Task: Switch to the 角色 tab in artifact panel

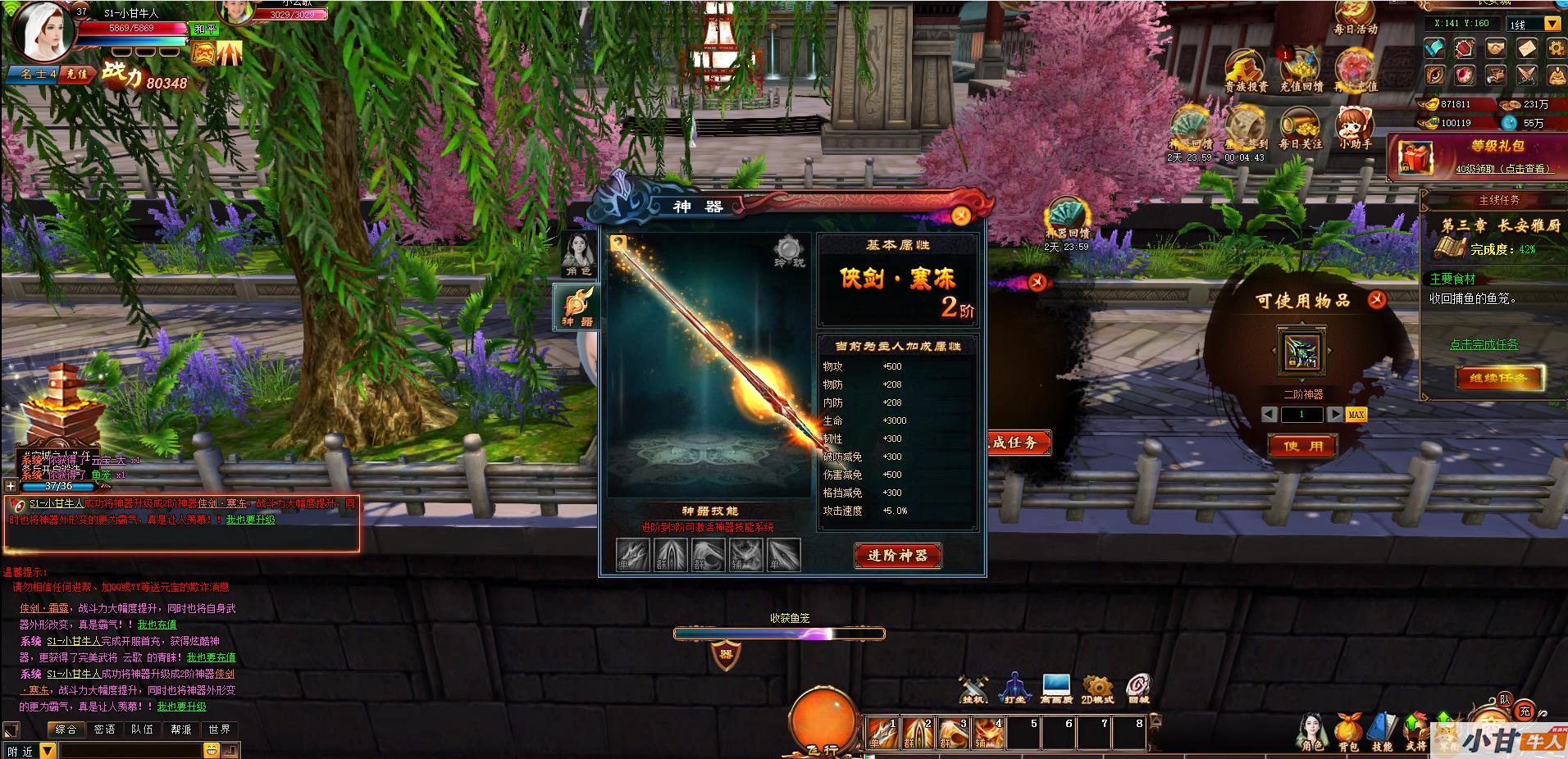Action: tap(578, 255)
